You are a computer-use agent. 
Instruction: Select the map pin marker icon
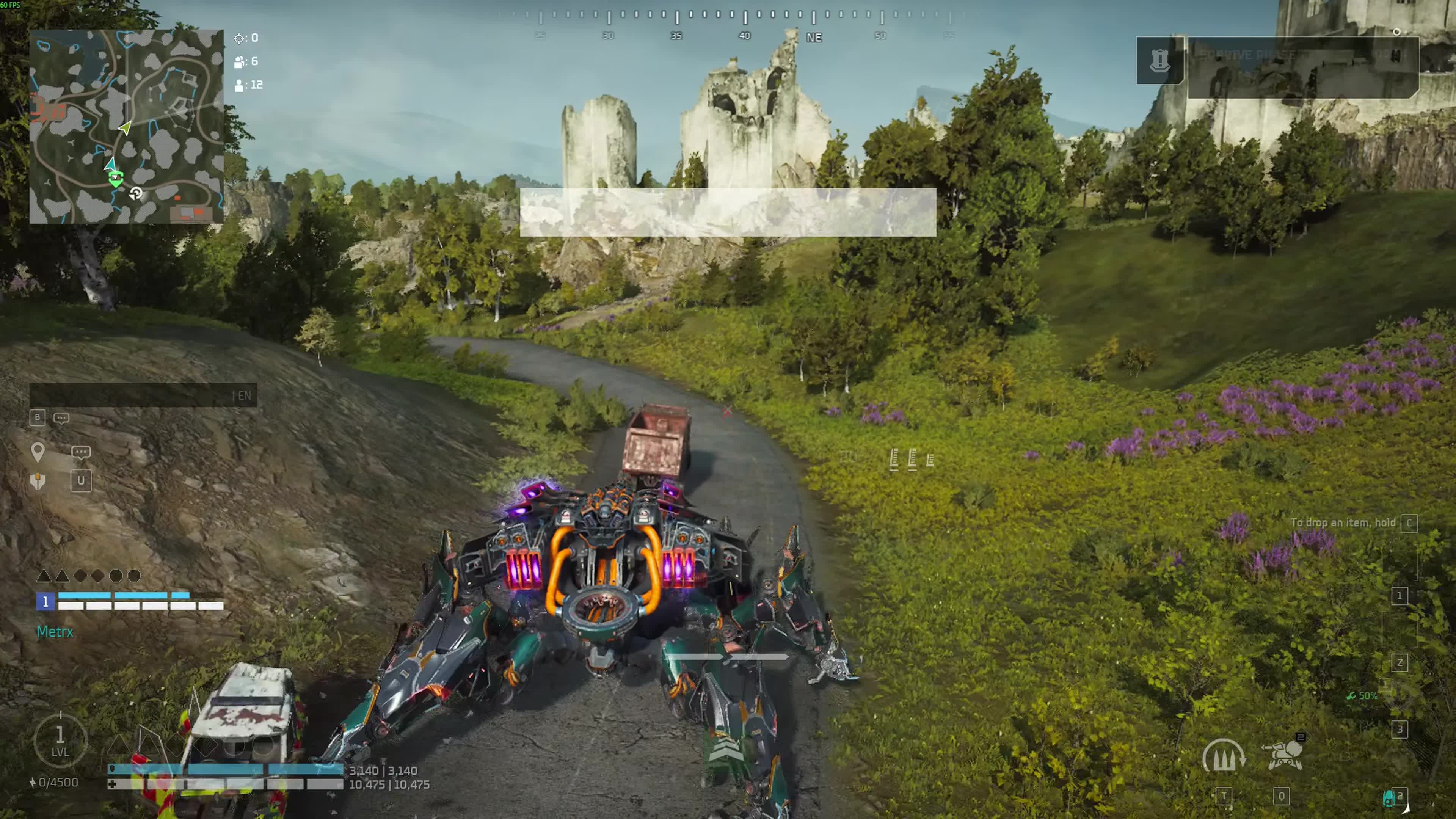click(37, 452)
